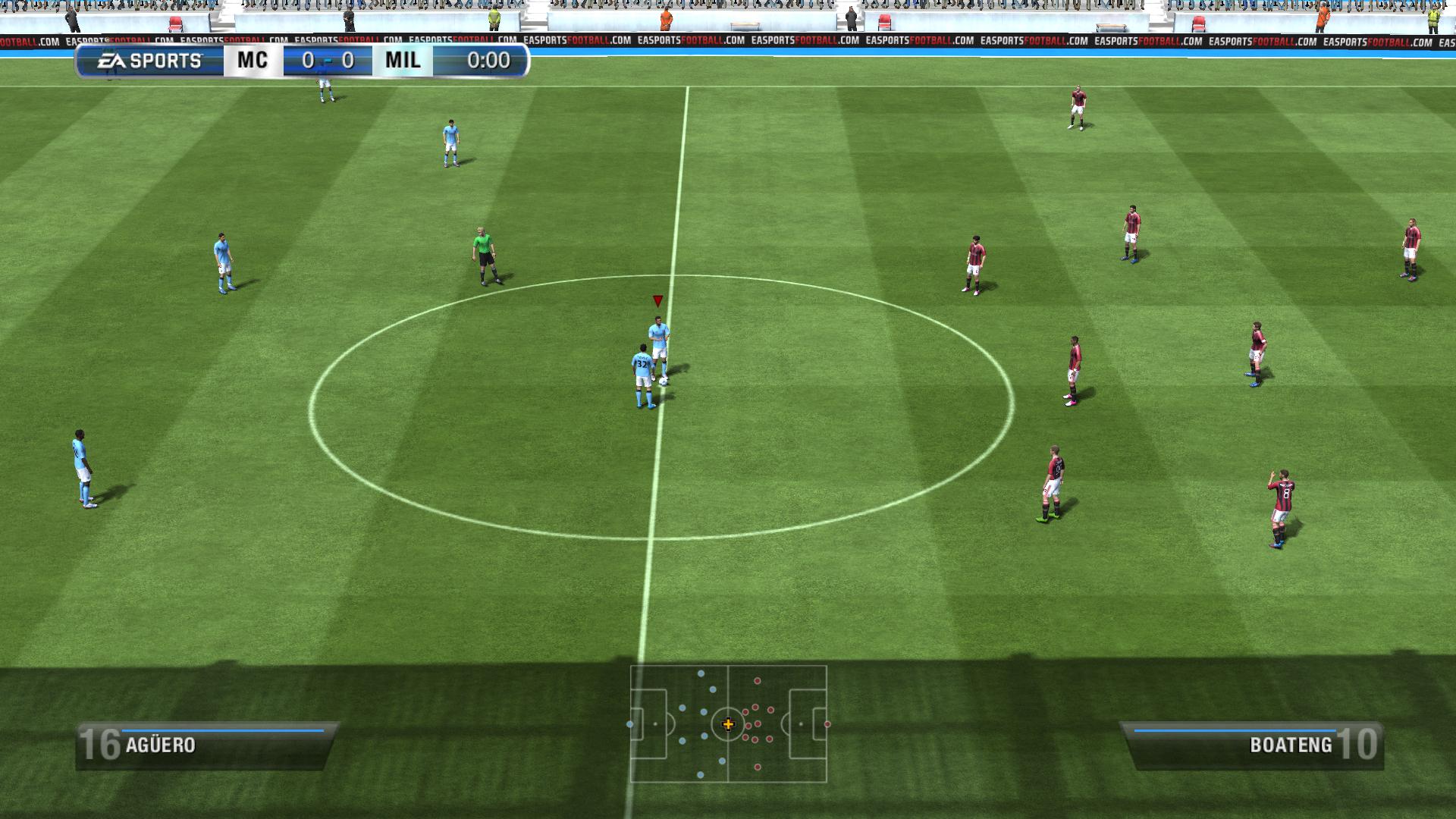The height and width of the screenshot is (819, 1456).
Task: Select the Boateng player name panel
Action: pos(1253,745)
